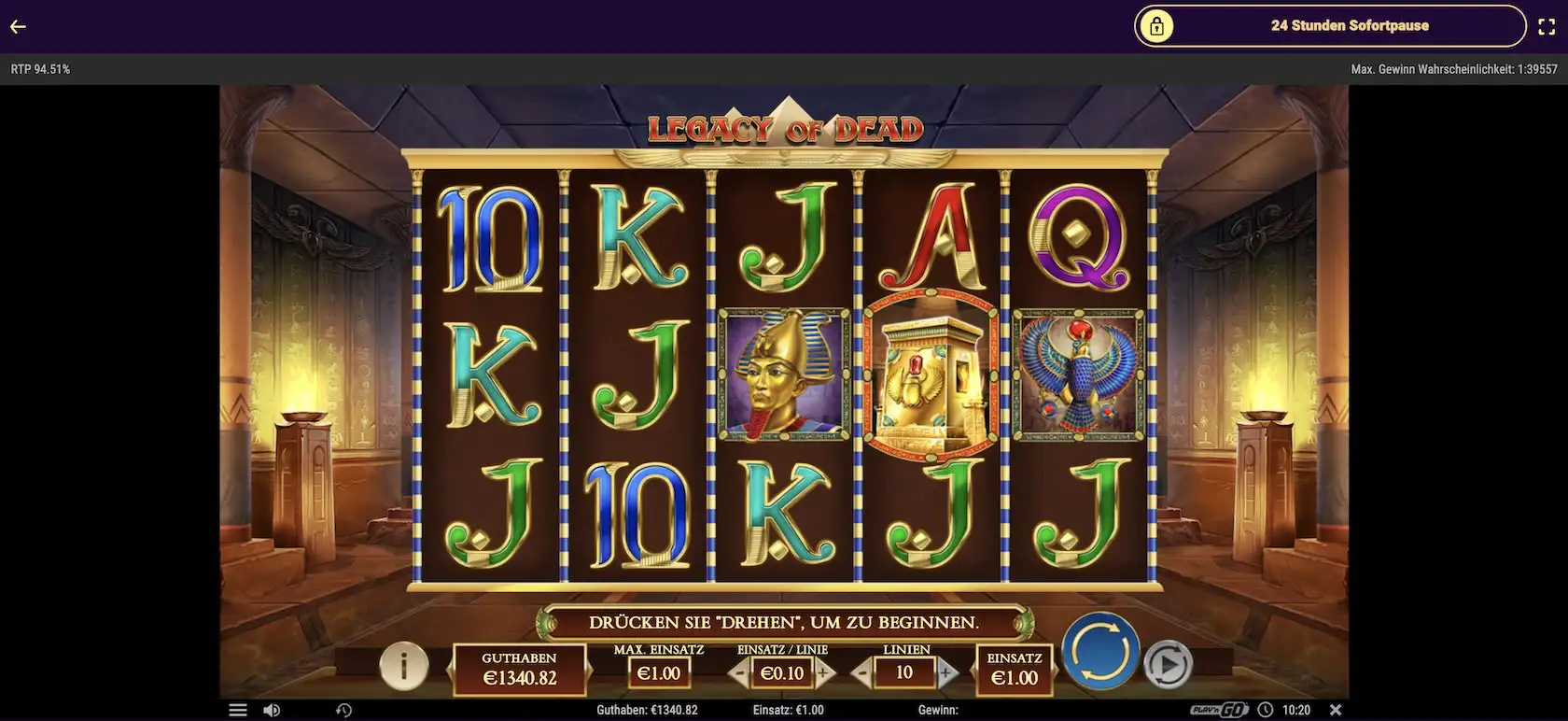Mute the game sound with the speaker icon
Image resolution: width=1568 pixels, height=721 pixels.
pos(272,709)
